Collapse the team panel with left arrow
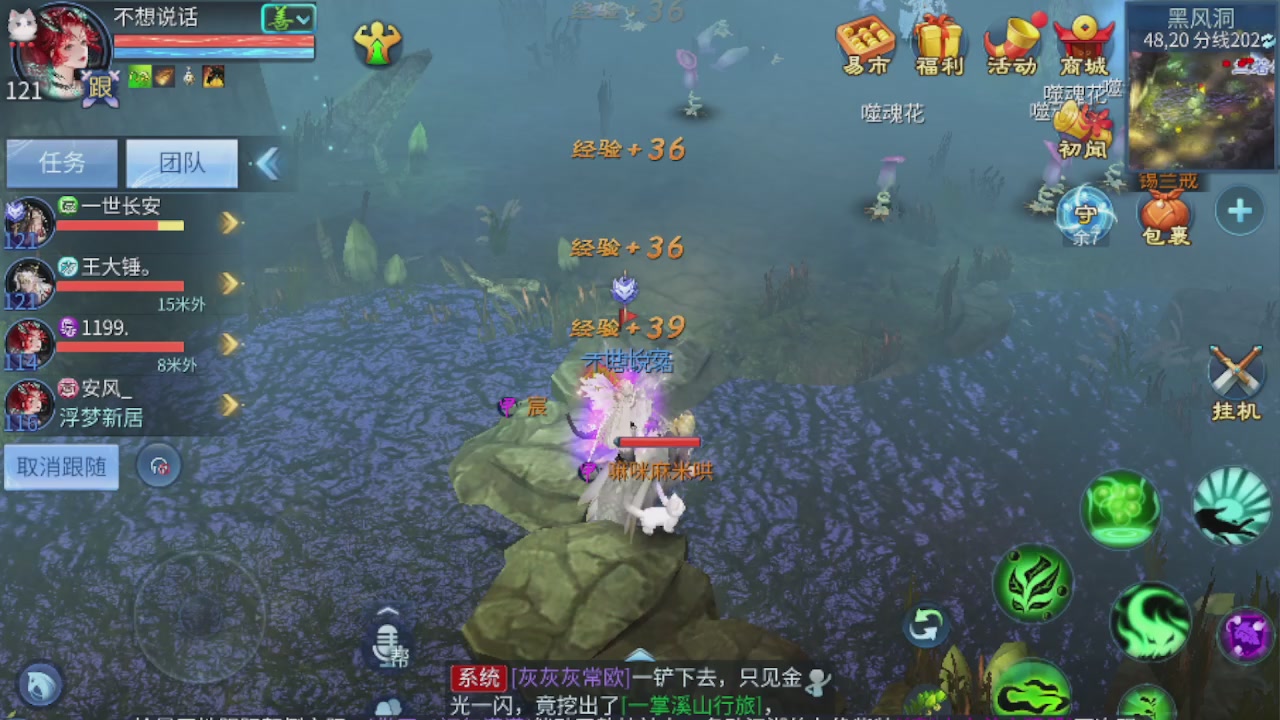The height and width of the screenshot is (720, 1280). 267,163
